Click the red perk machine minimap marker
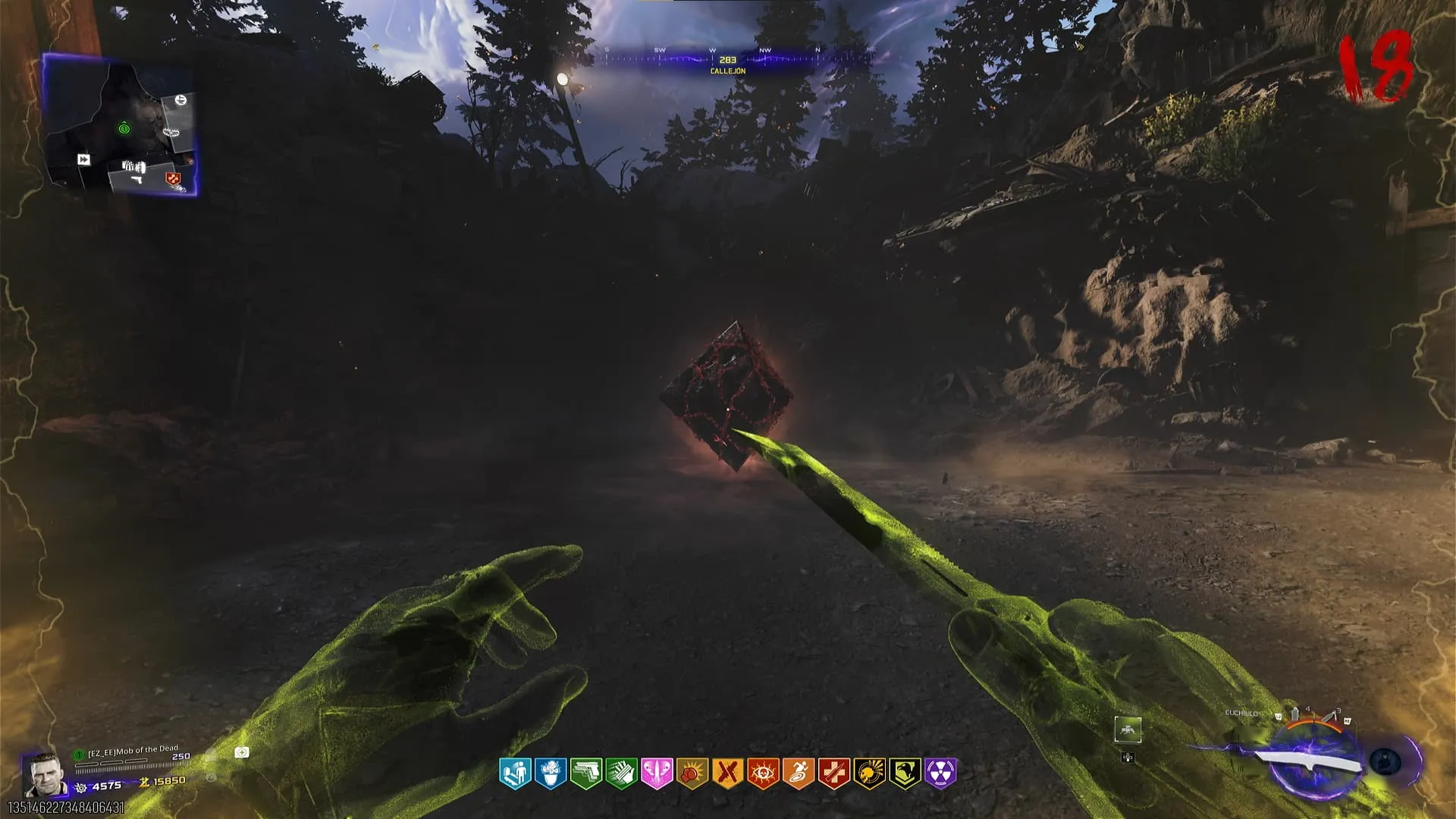This screenshot has width=1456, height=819. 174,179
